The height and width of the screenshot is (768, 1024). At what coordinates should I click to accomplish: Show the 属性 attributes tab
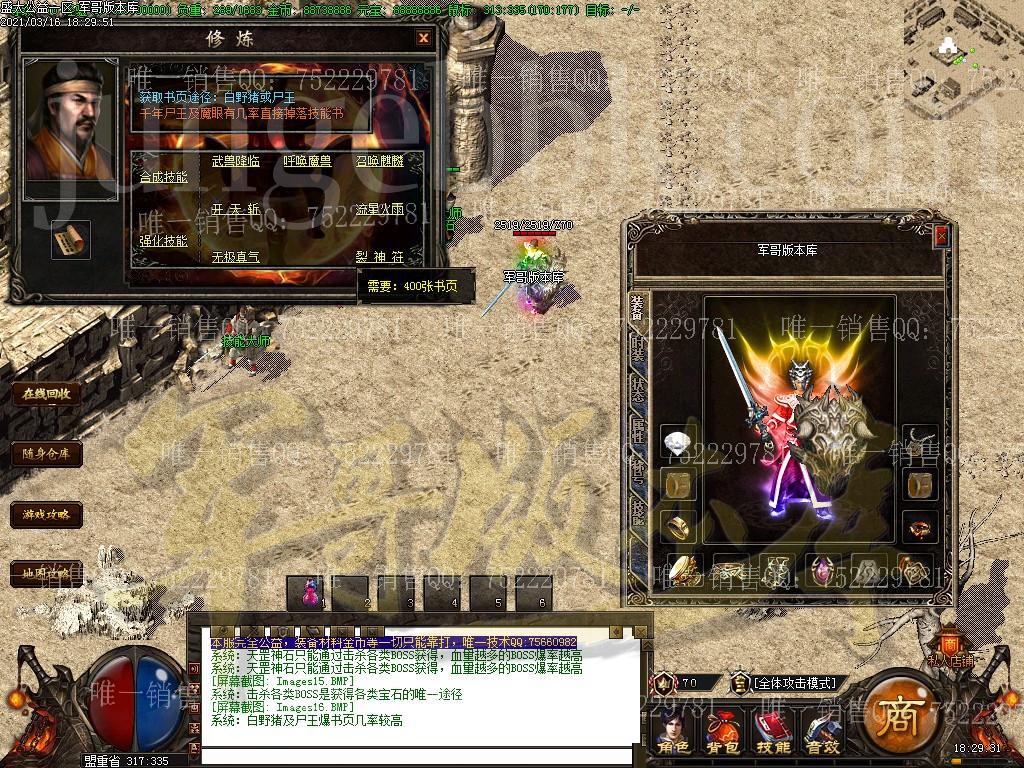(x=638, y=430)
